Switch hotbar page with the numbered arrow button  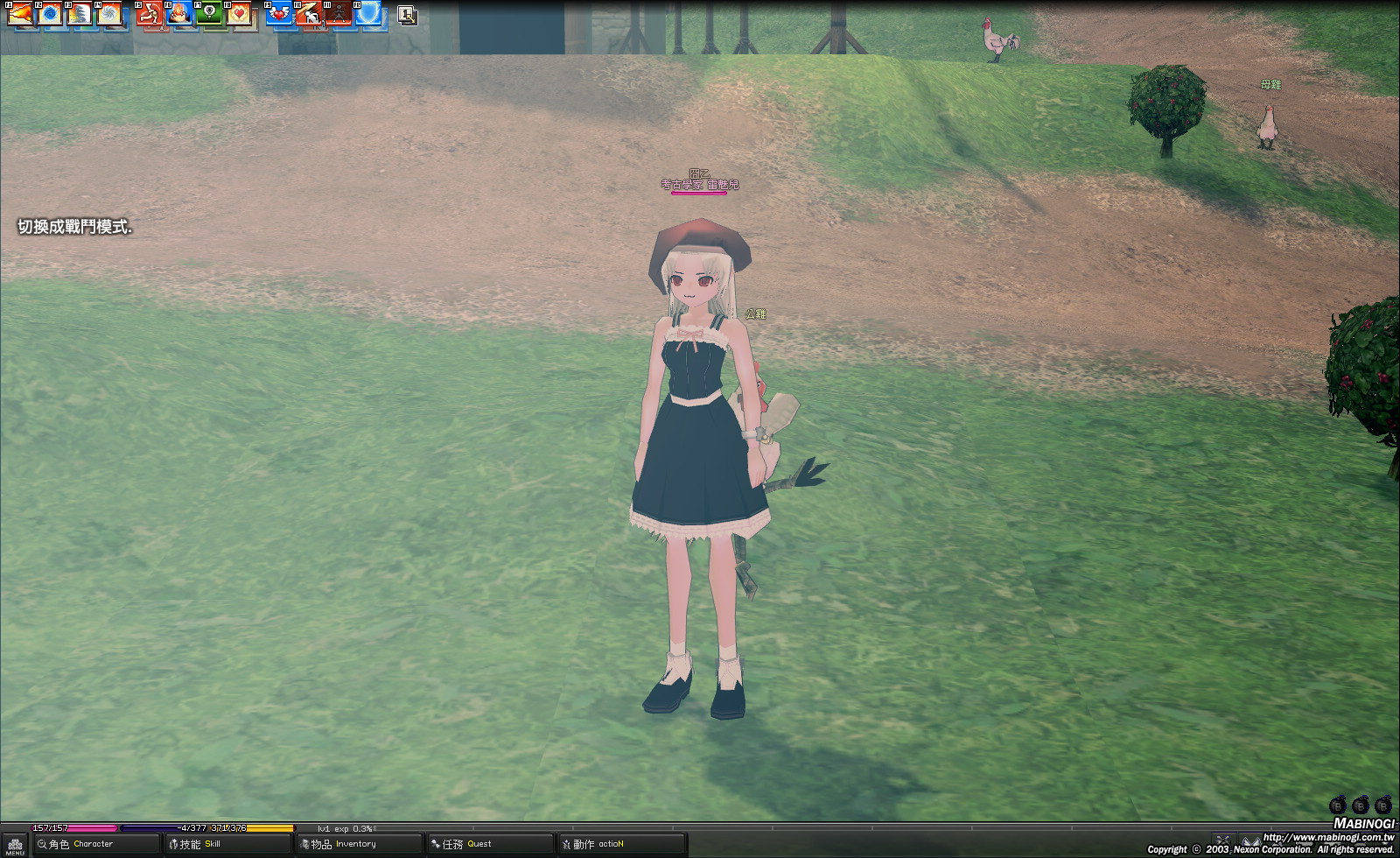407,15
